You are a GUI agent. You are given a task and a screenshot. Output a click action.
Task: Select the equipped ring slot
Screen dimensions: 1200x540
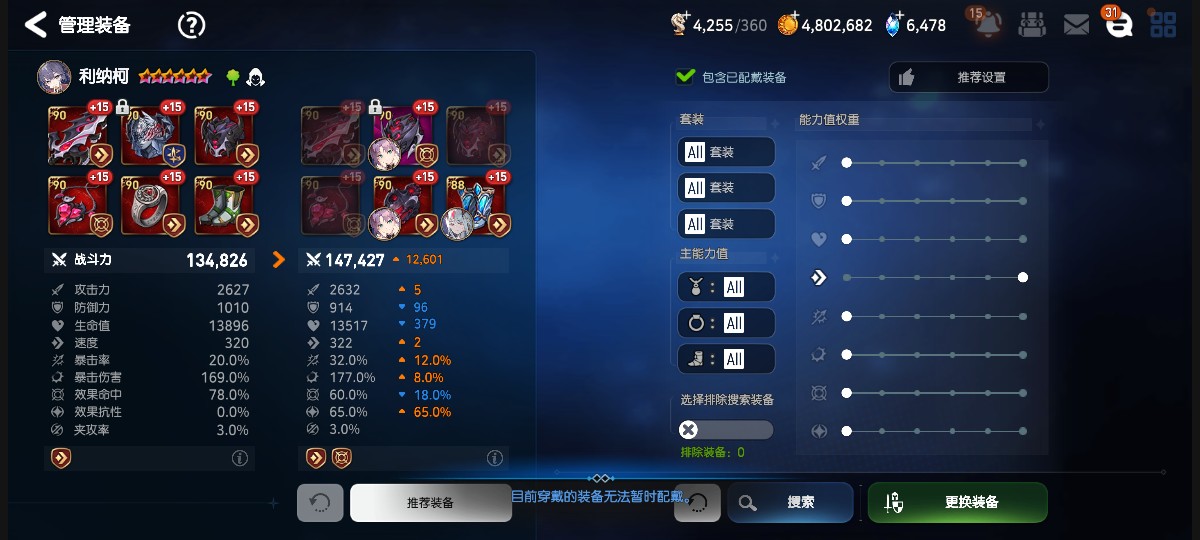153,205
